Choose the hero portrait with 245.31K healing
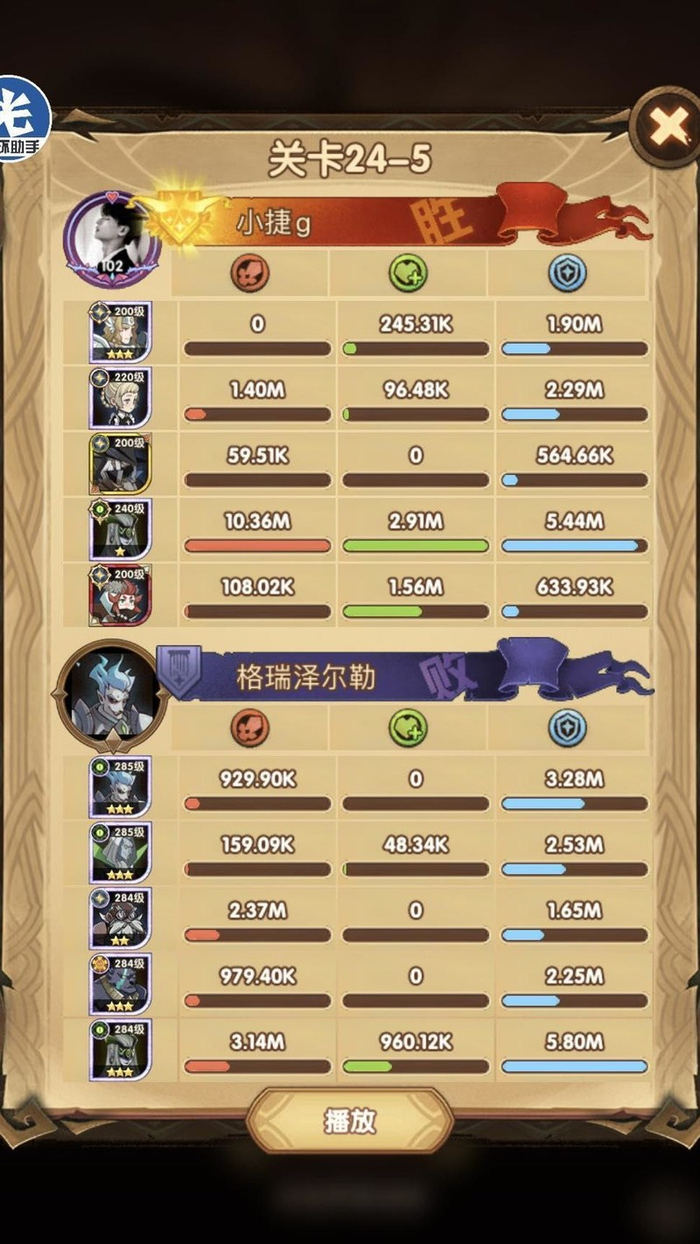The image size is (700, 1244). click(120, 332)
